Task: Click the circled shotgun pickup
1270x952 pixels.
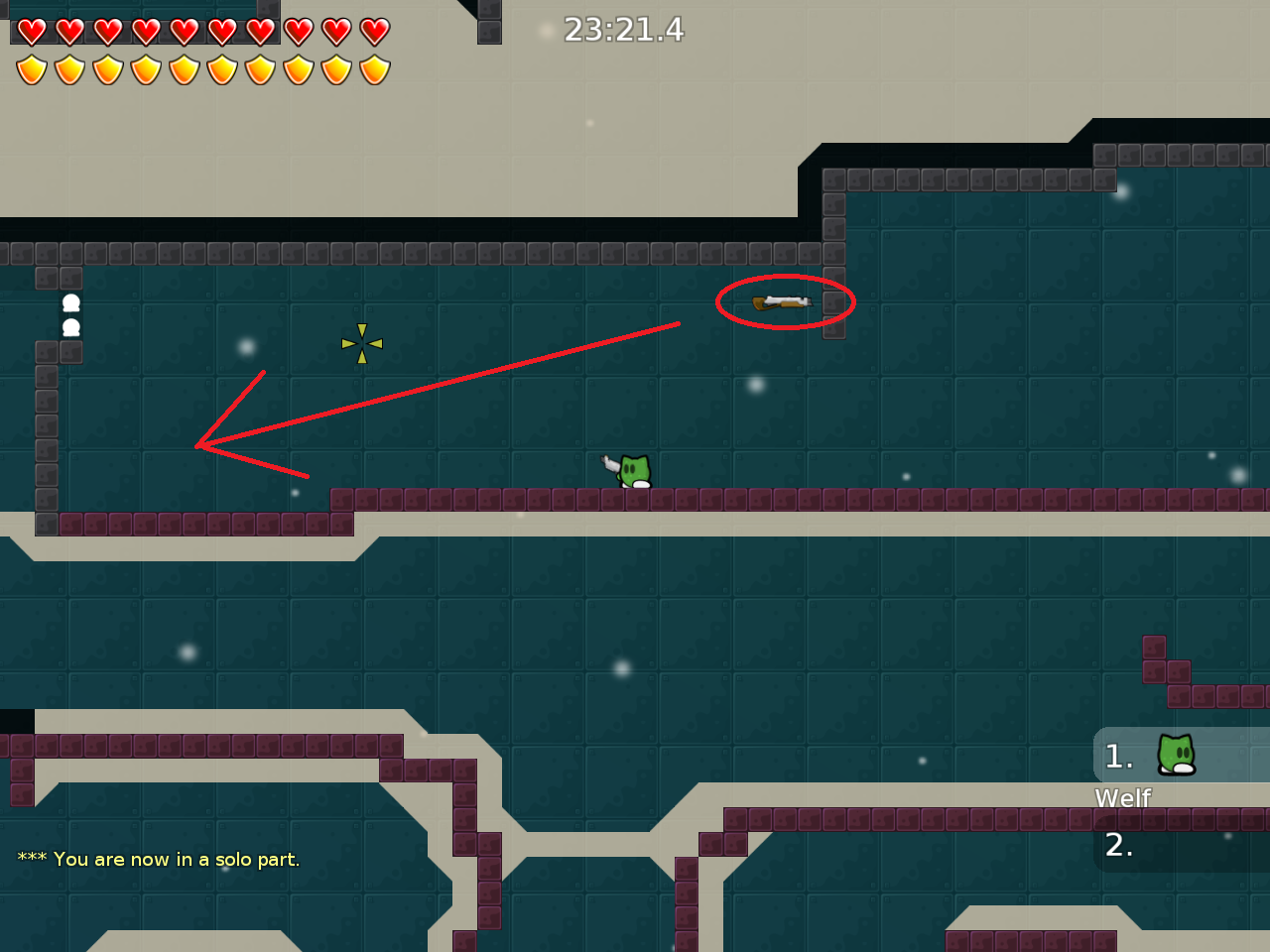Action: [x=784, y=300]
